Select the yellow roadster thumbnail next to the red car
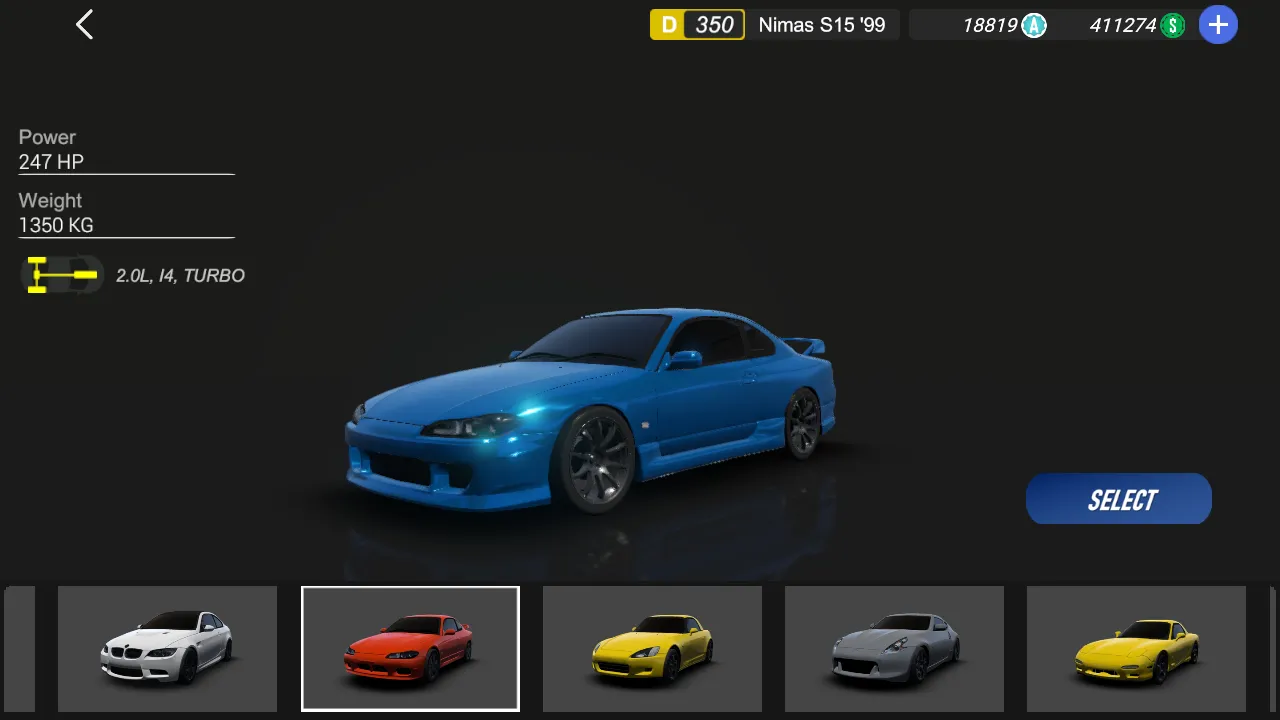This screenshot has width=1280, height=720. [x=652, y=648]
